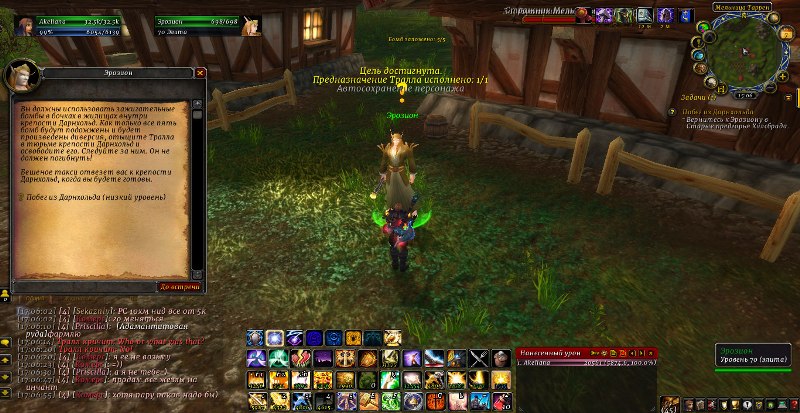Click the chat window message area
This screenshot has height=413, width=800.
(x=110, y=350)
